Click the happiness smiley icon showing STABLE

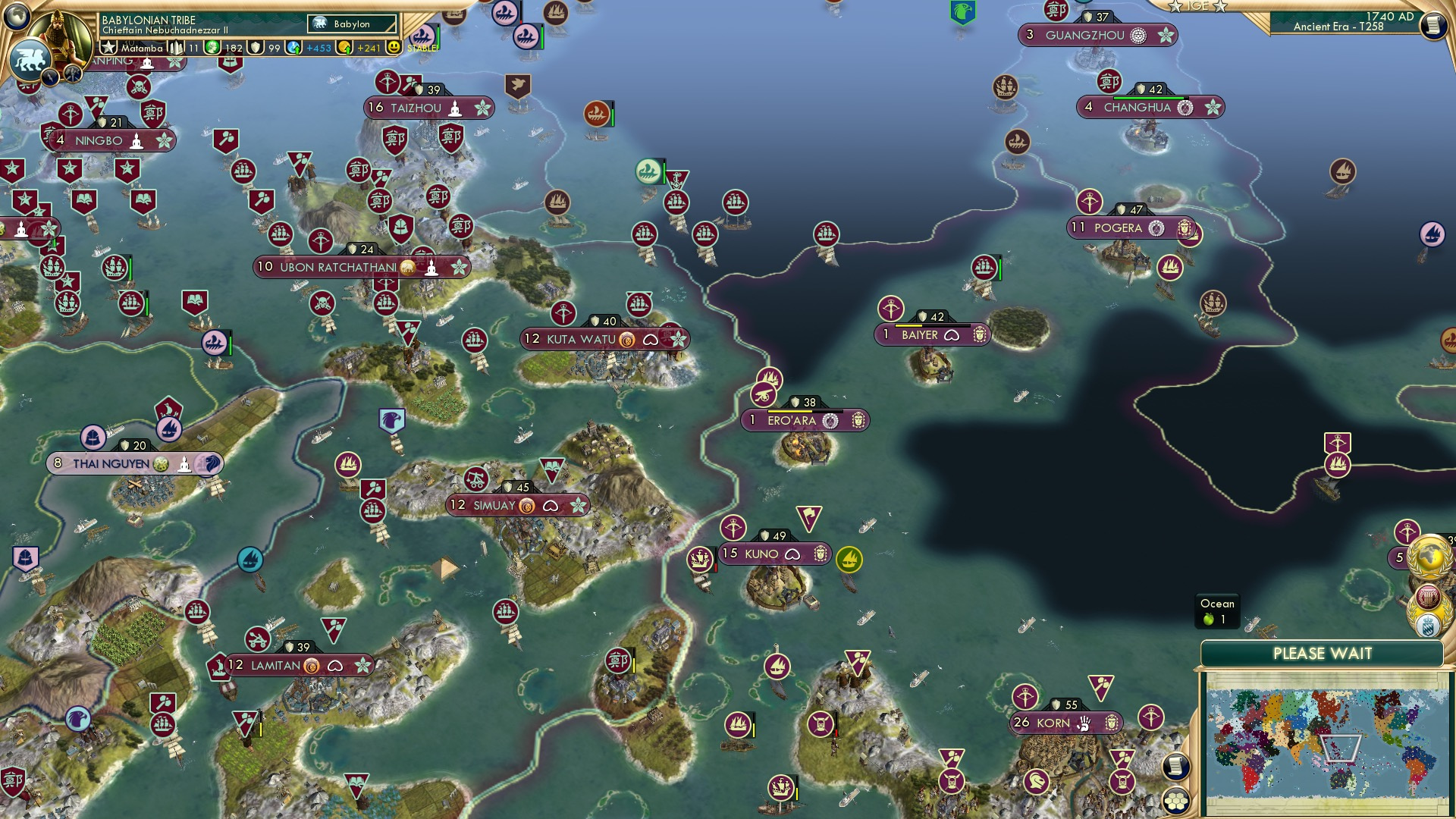[x=394, y=48]
